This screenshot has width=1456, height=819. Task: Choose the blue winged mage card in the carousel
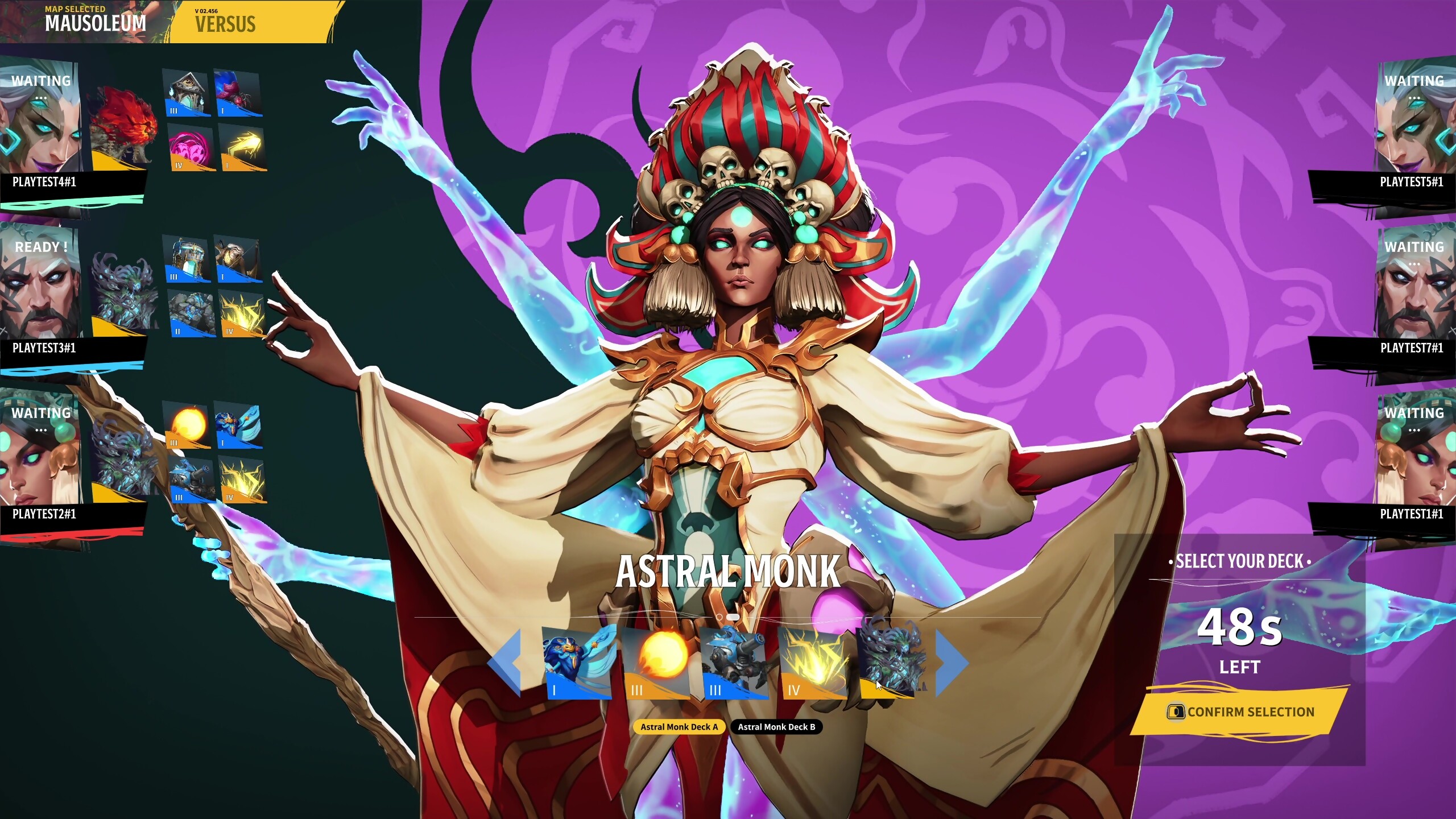[x=578, y=663]
